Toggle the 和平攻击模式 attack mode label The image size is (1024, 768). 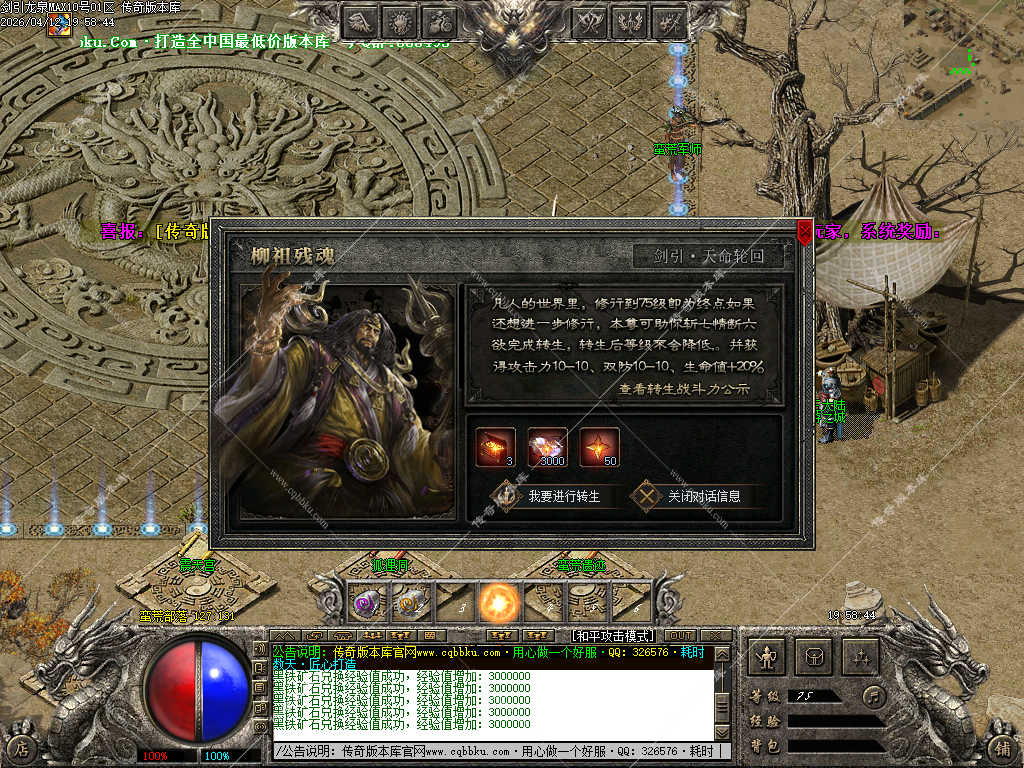[x=612, y=635]
